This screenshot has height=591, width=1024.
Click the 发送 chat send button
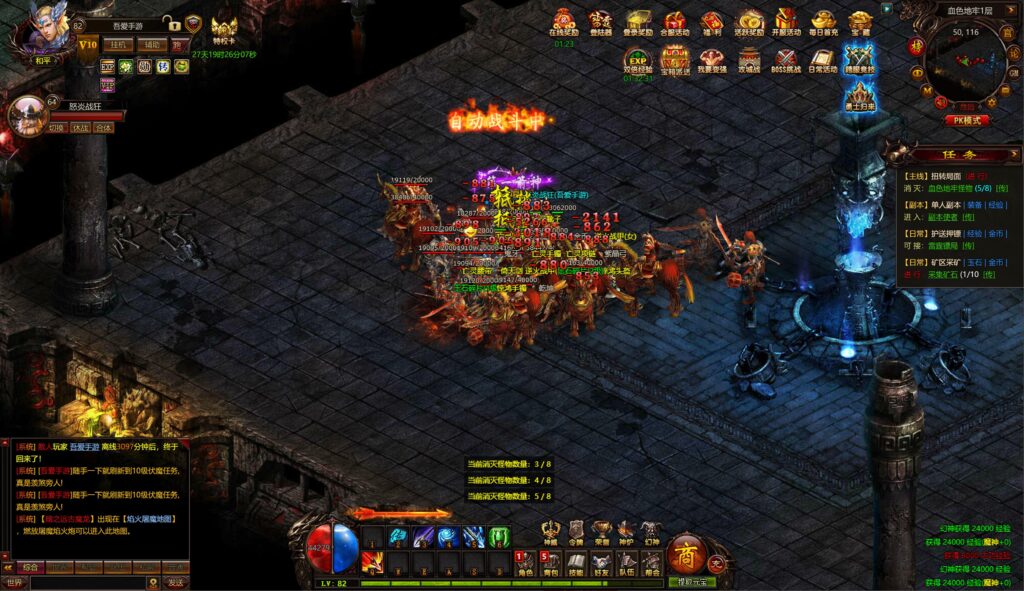pyautogui.click(x=176, y=582)
